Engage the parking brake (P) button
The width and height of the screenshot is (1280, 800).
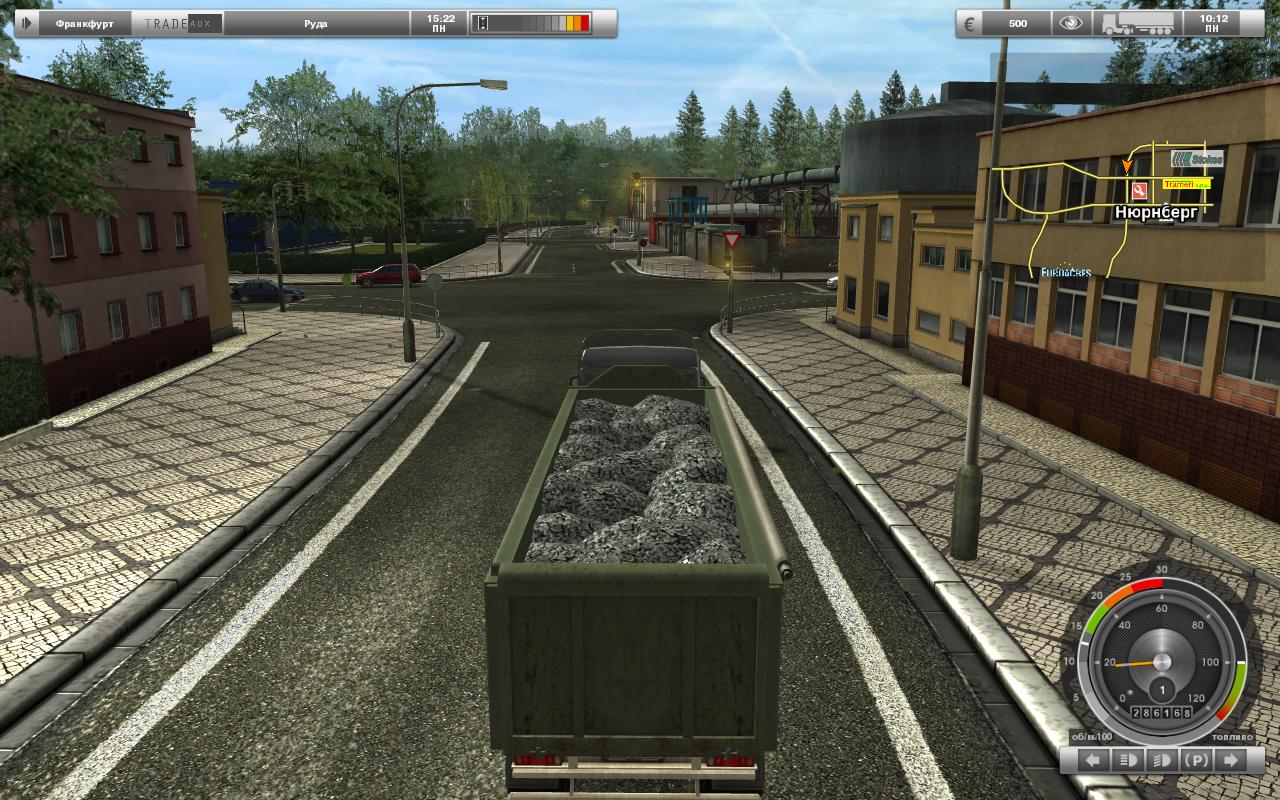click(x=1195, y=761)
